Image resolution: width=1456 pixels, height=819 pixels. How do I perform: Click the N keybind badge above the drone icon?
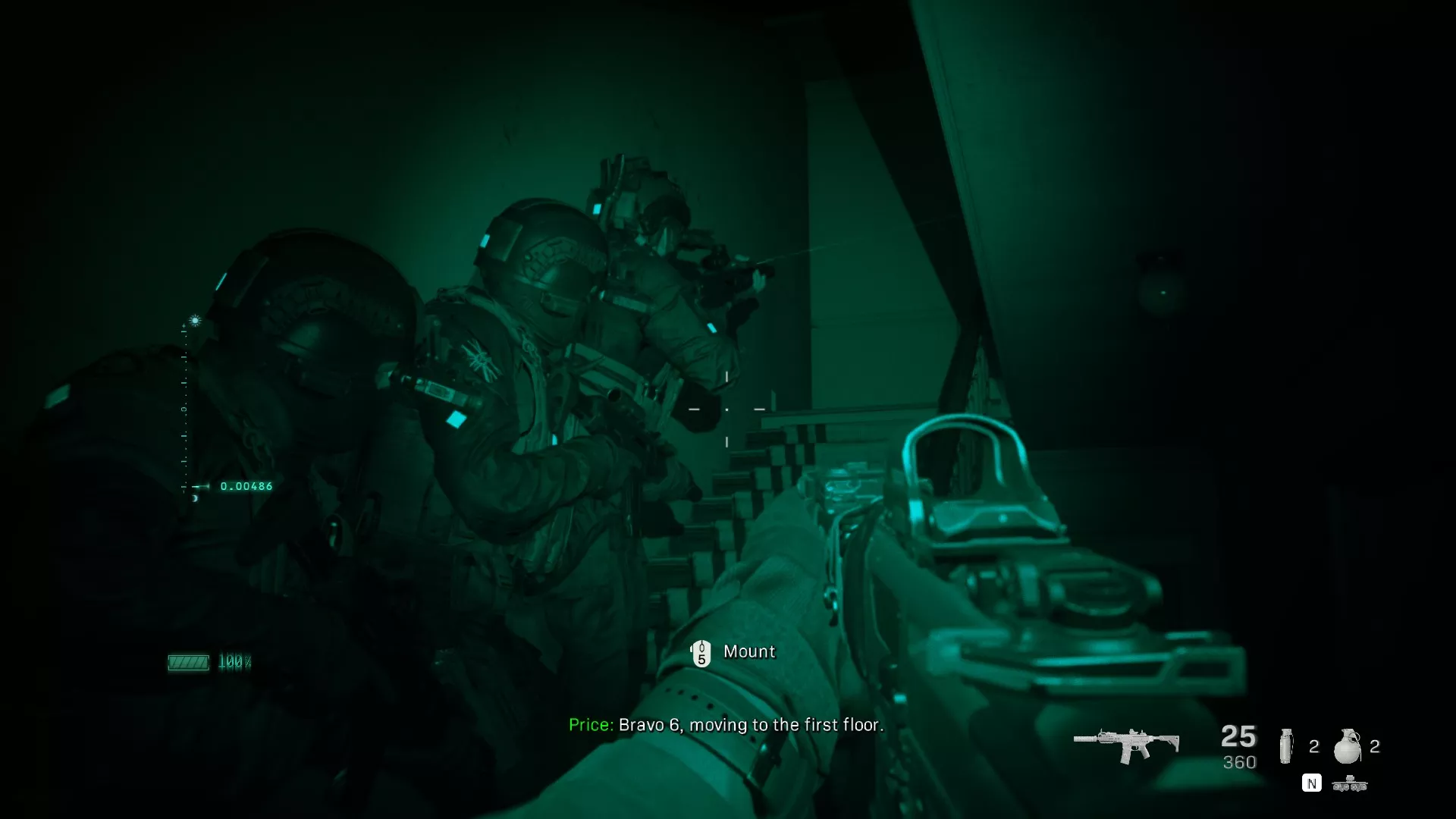(1311, 783)
